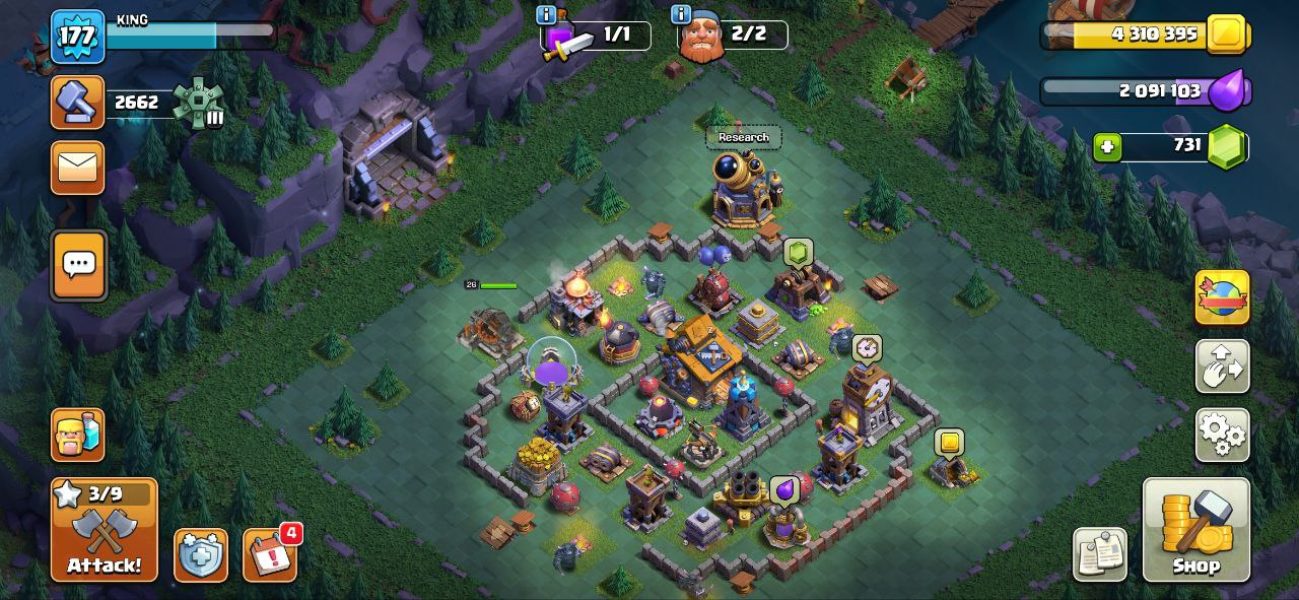Open the mail inbox envelope
Screen dimensions: 1299x600
pos(78,168)
